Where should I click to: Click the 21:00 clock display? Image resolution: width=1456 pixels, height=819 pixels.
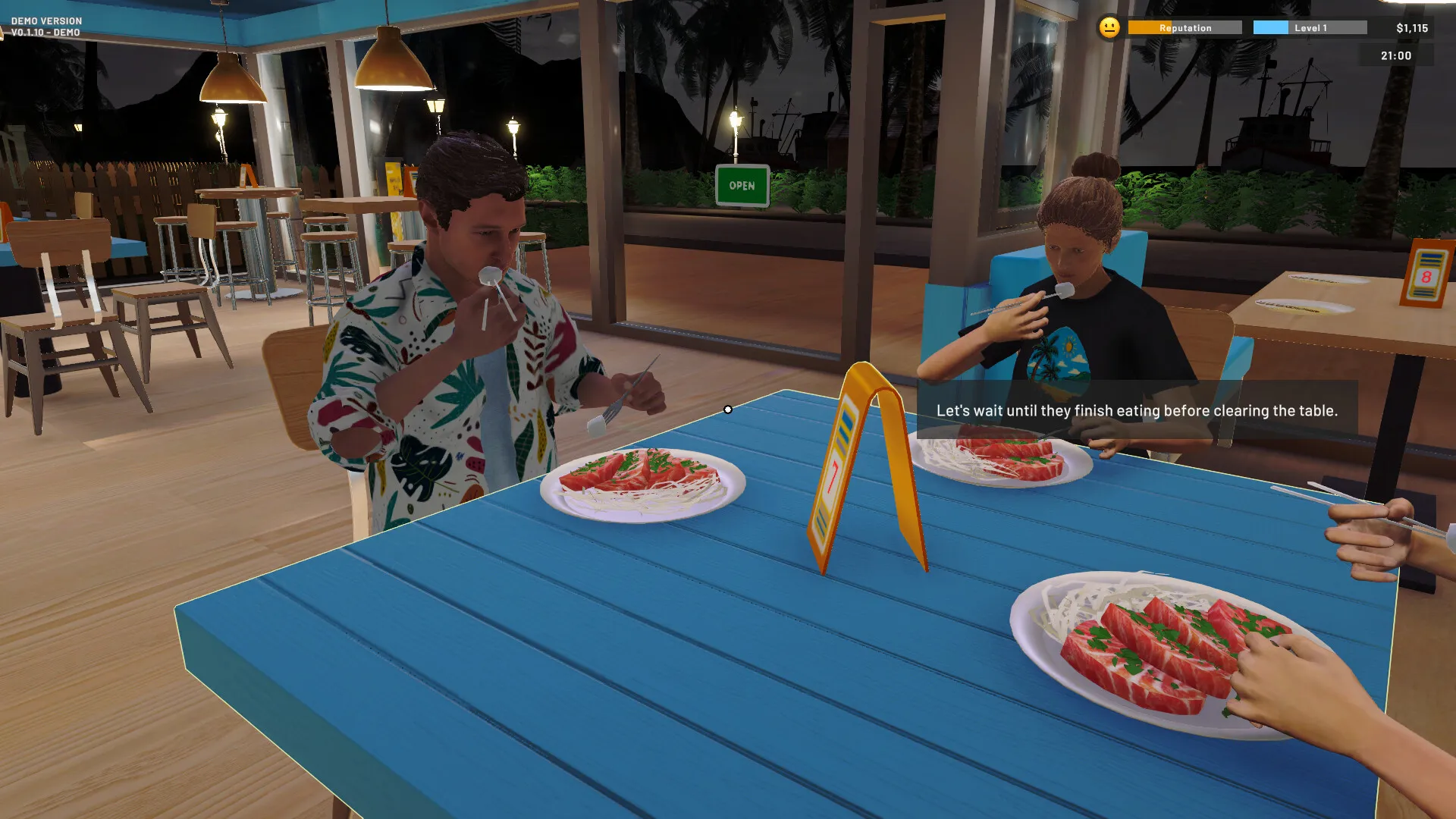click(1395, 55)
